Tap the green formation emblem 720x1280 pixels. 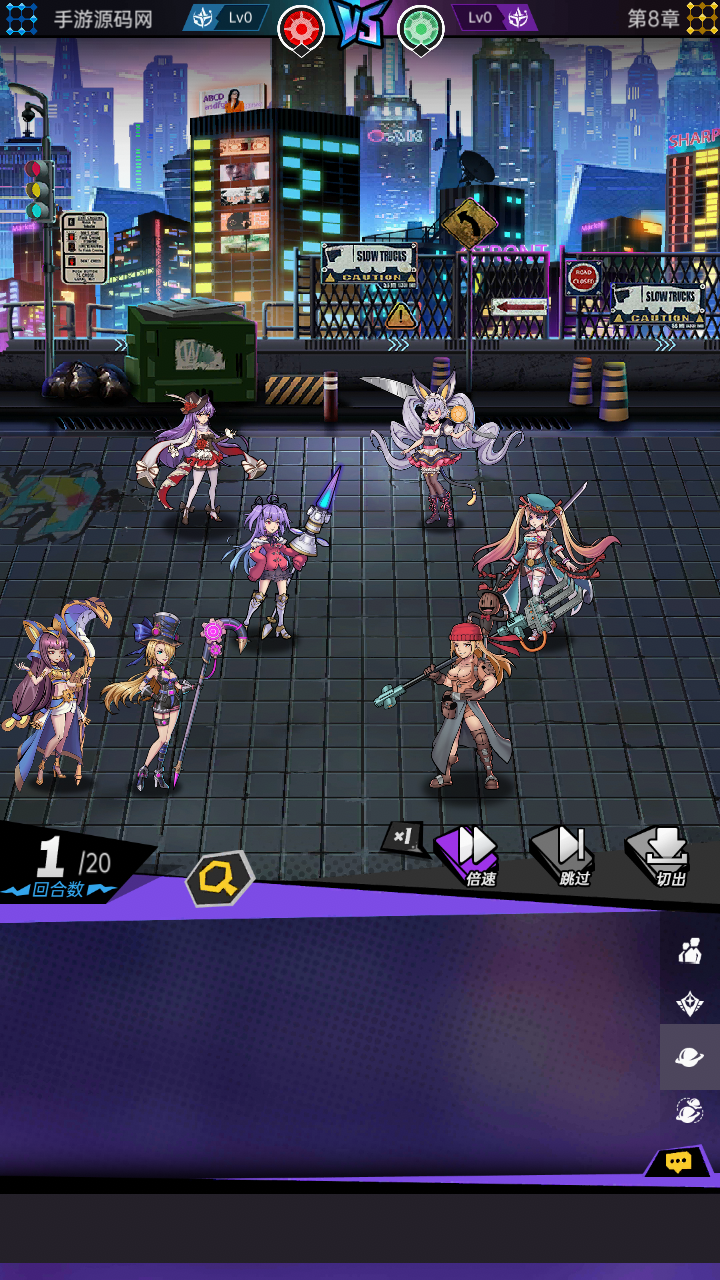pos(421,28)
